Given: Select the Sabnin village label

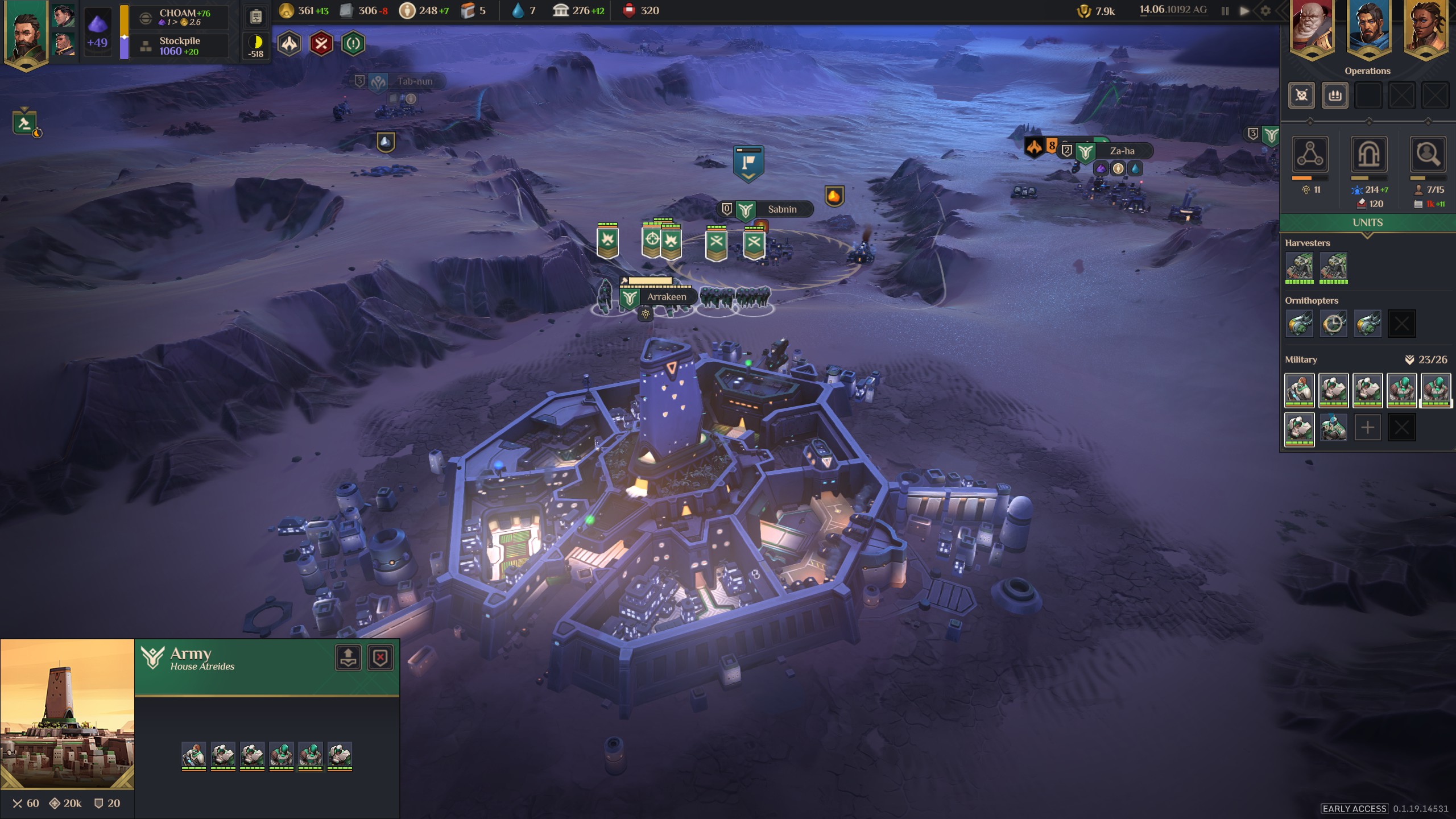Looking at the screenshot, I should [781, 209].
